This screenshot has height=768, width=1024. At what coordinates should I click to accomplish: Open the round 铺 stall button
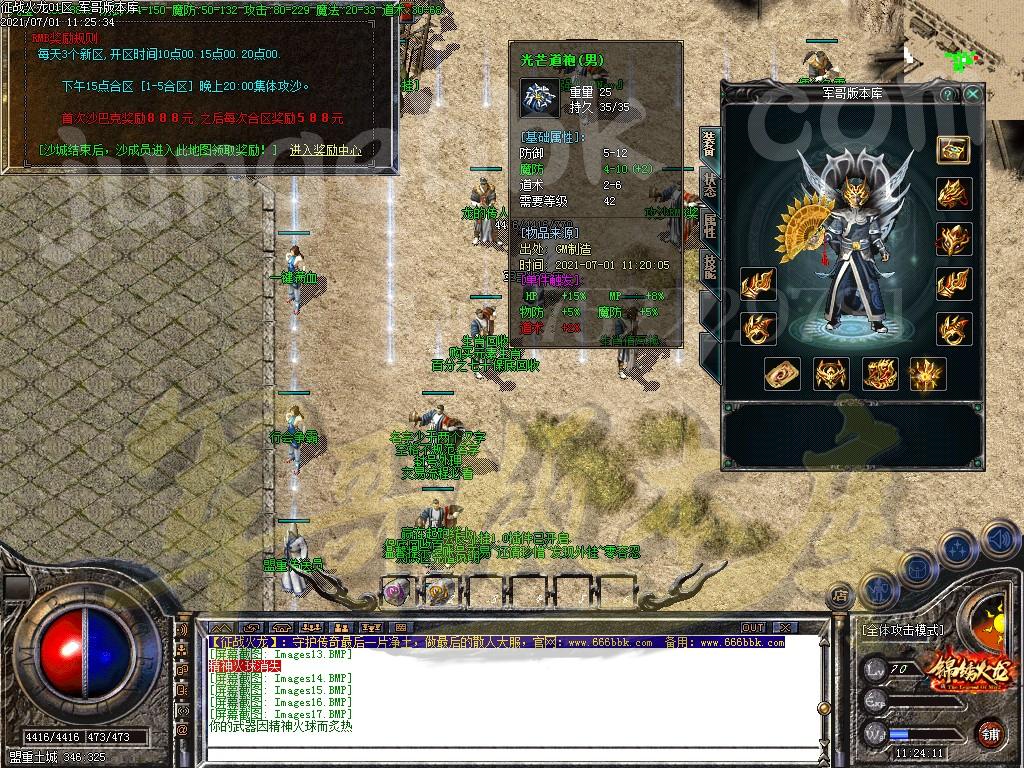990,732
